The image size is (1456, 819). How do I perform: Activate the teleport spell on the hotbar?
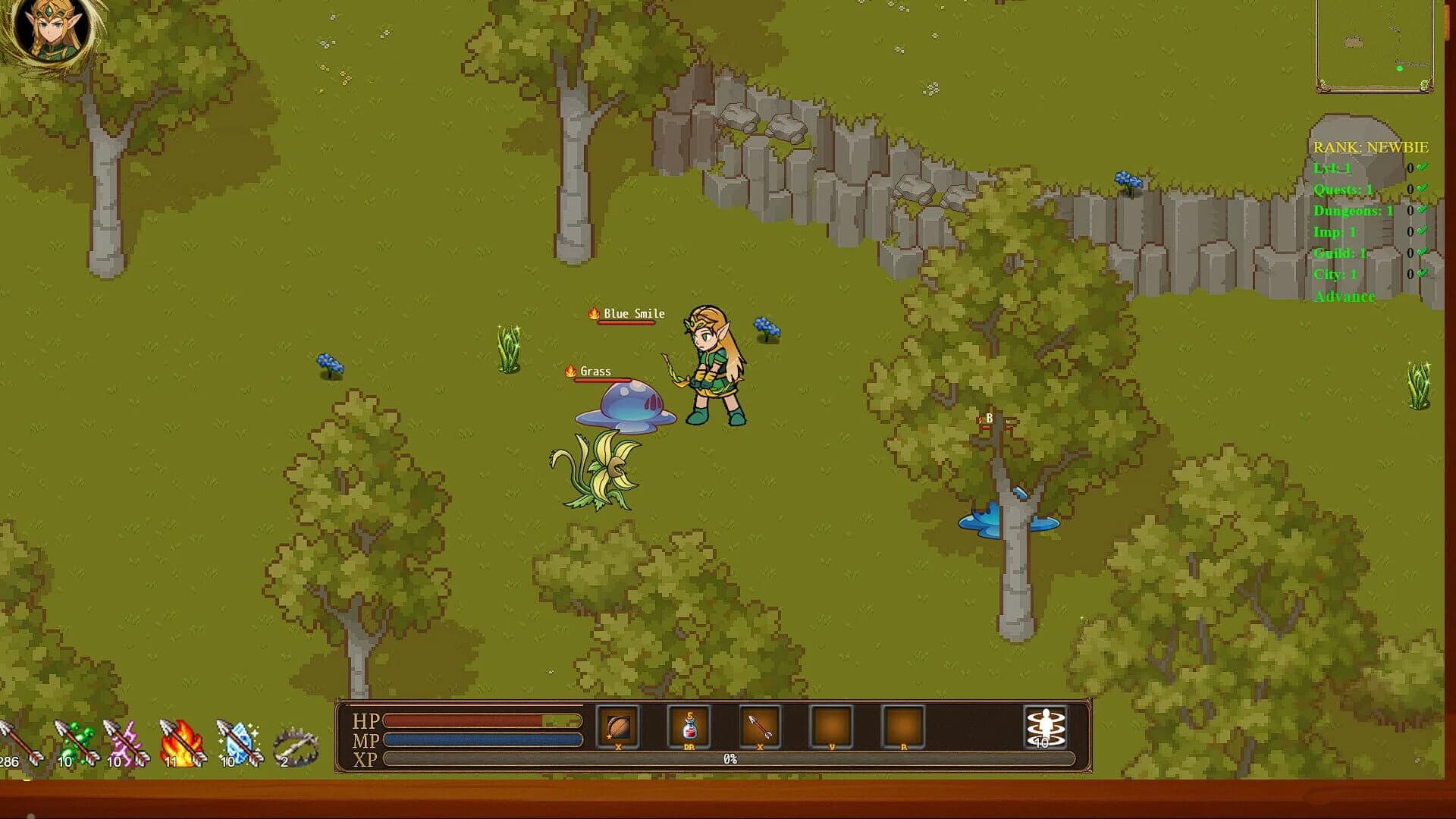(x=1044, y=726)
